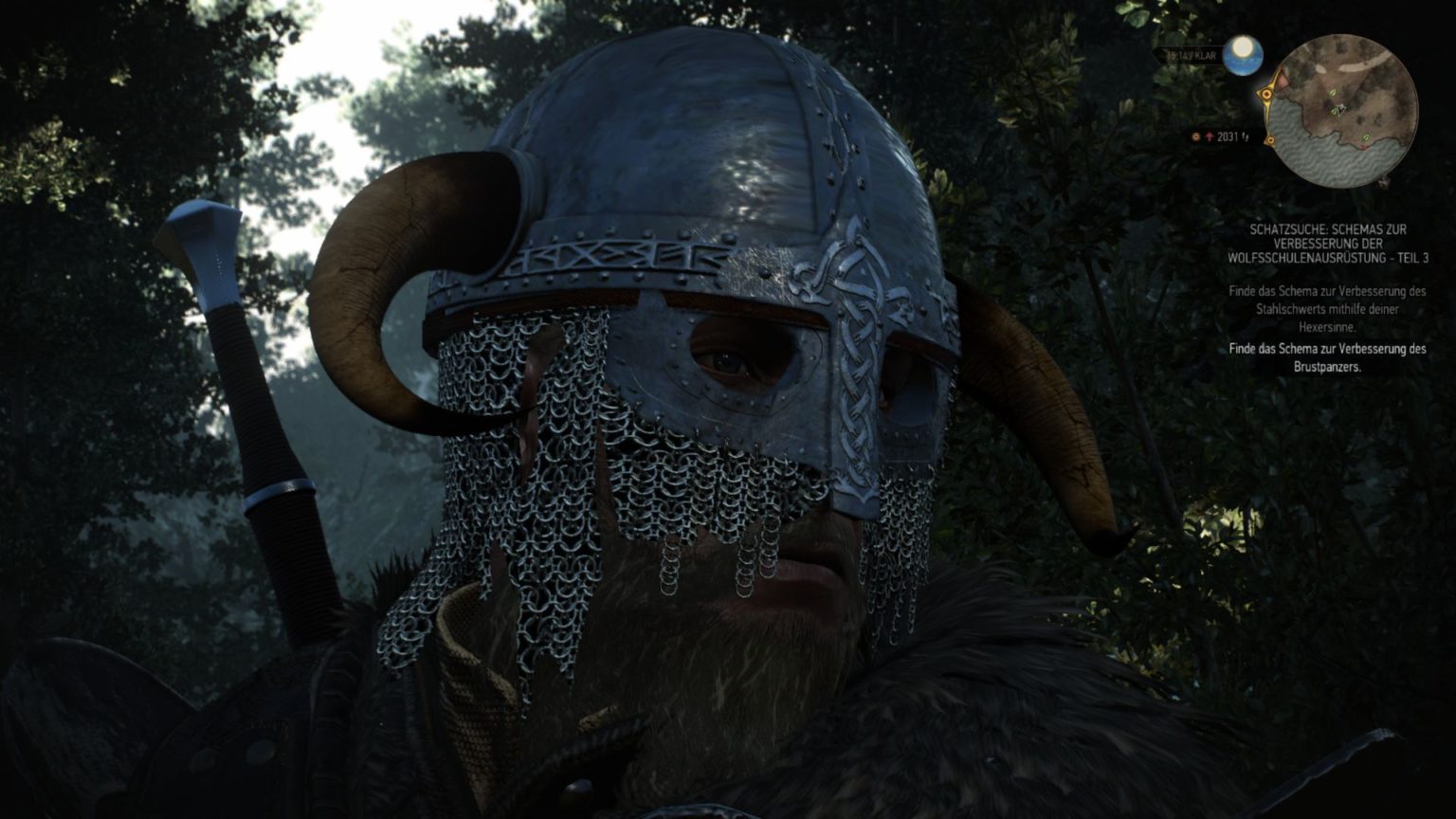Image resolution: width=1456 pixels, height=819 pixels.
Task: Select the white player arrow on the minimap
Action: click(x=1340, y=108)
